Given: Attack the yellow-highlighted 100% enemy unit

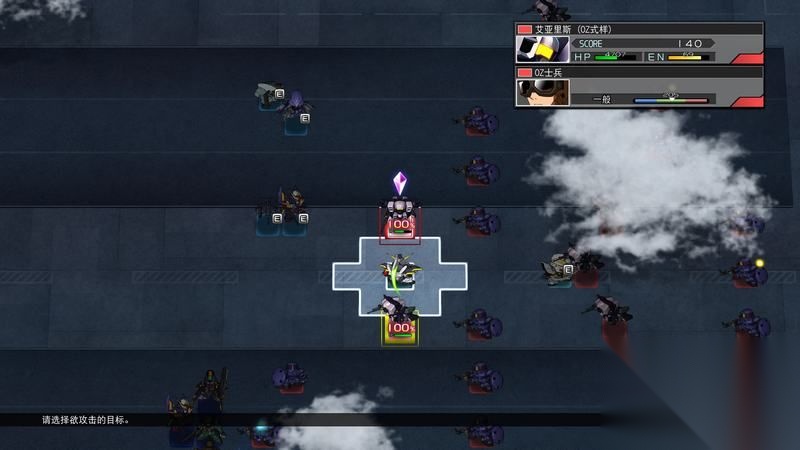Looking at the screenshot, I should [x=400, y=322].
